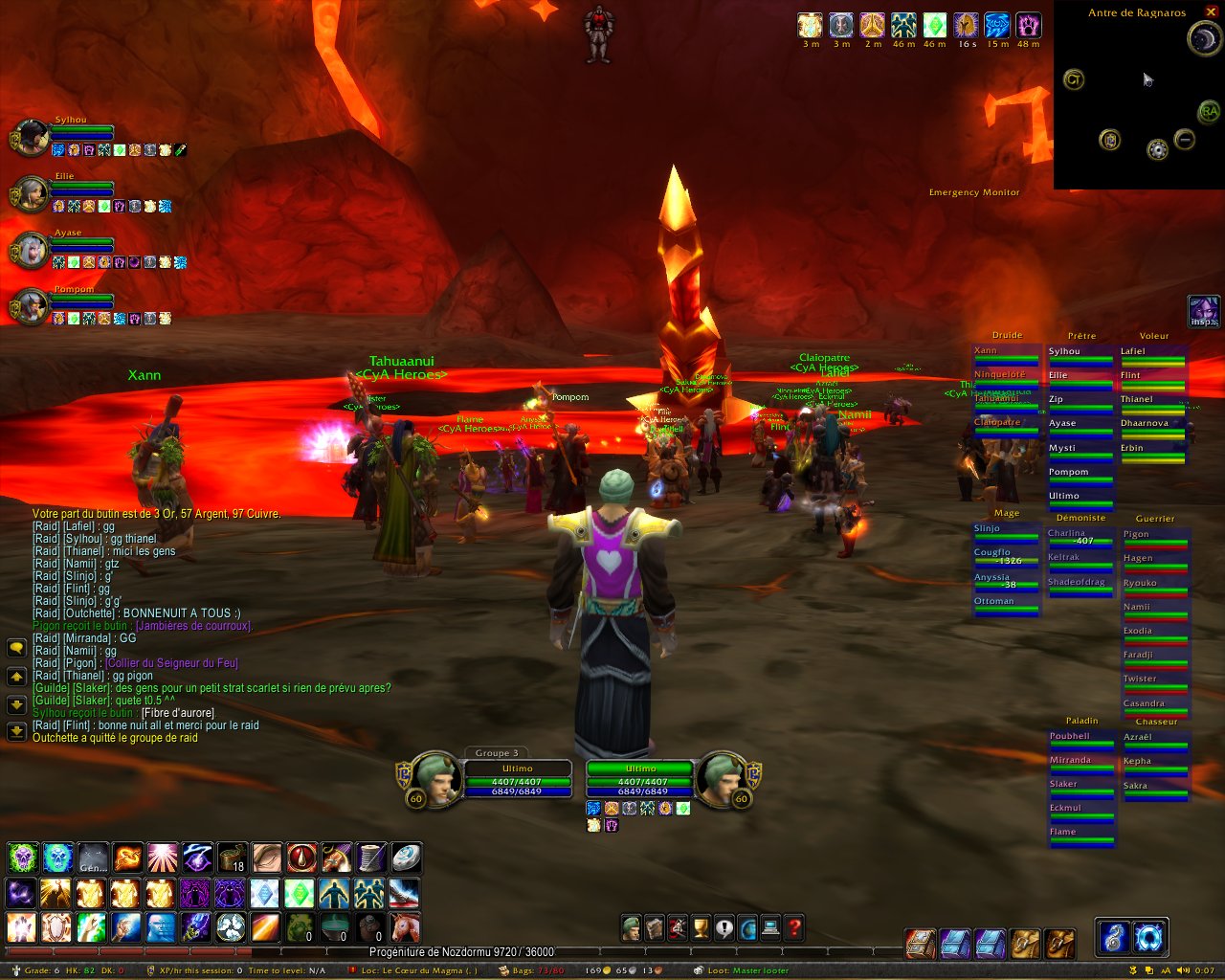Use the bandage stack of 18
1225x980 pixels.
click(232, 857)
